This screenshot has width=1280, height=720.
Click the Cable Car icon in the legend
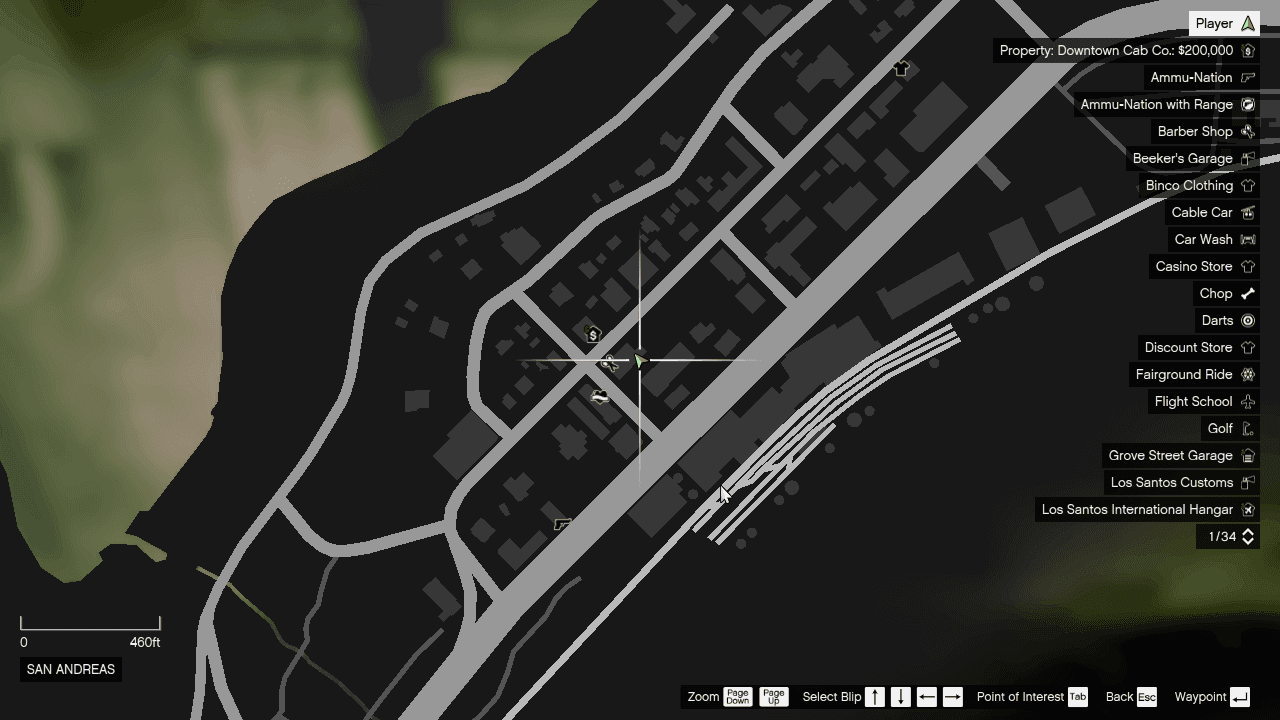pyautogui.click(x=1247, y=212)
